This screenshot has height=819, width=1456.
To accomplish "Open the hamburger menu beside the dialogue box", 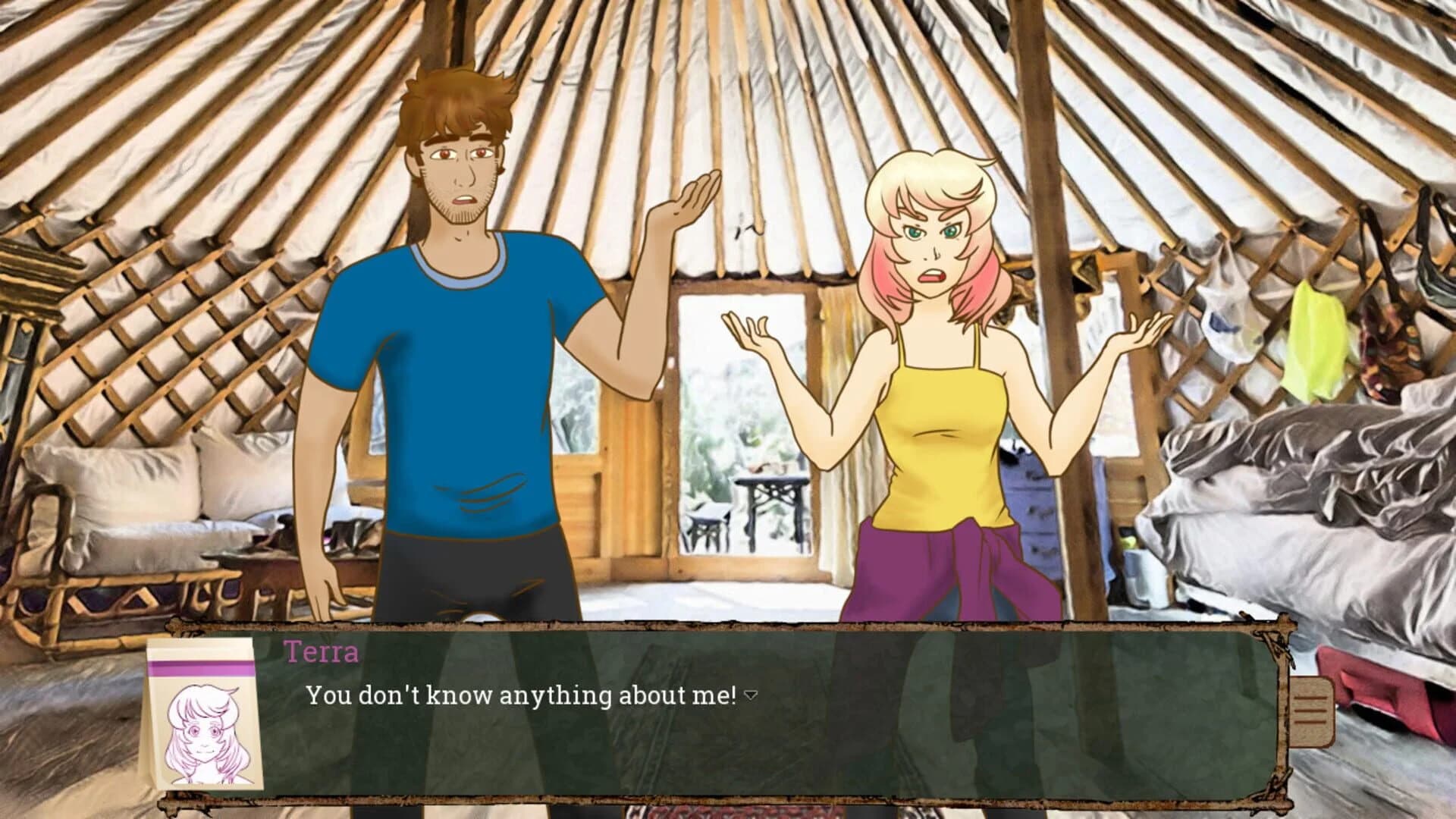I will tap(1311, 711).
